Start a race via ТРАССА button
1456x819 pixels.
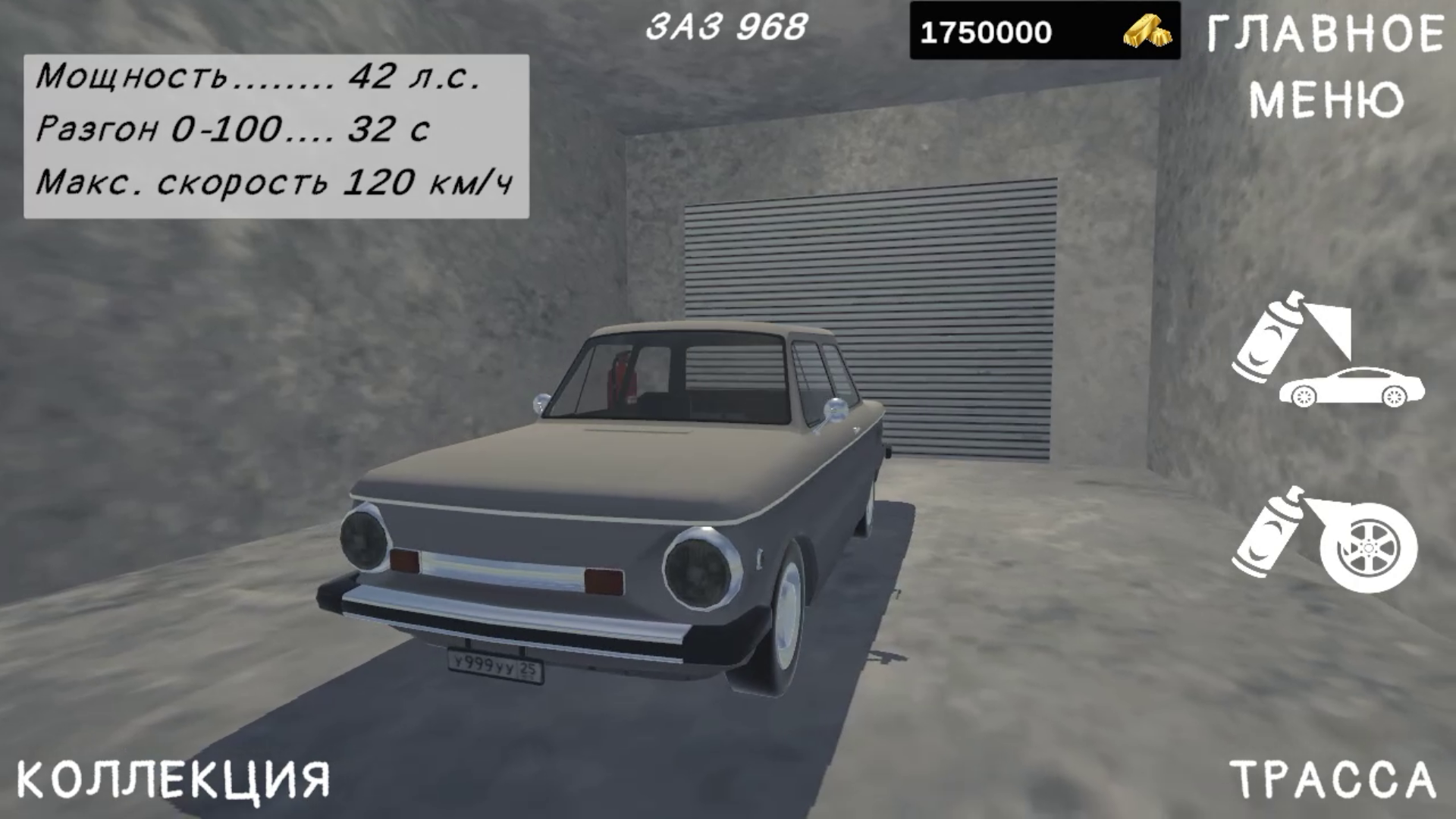(x=1358, y=779)
